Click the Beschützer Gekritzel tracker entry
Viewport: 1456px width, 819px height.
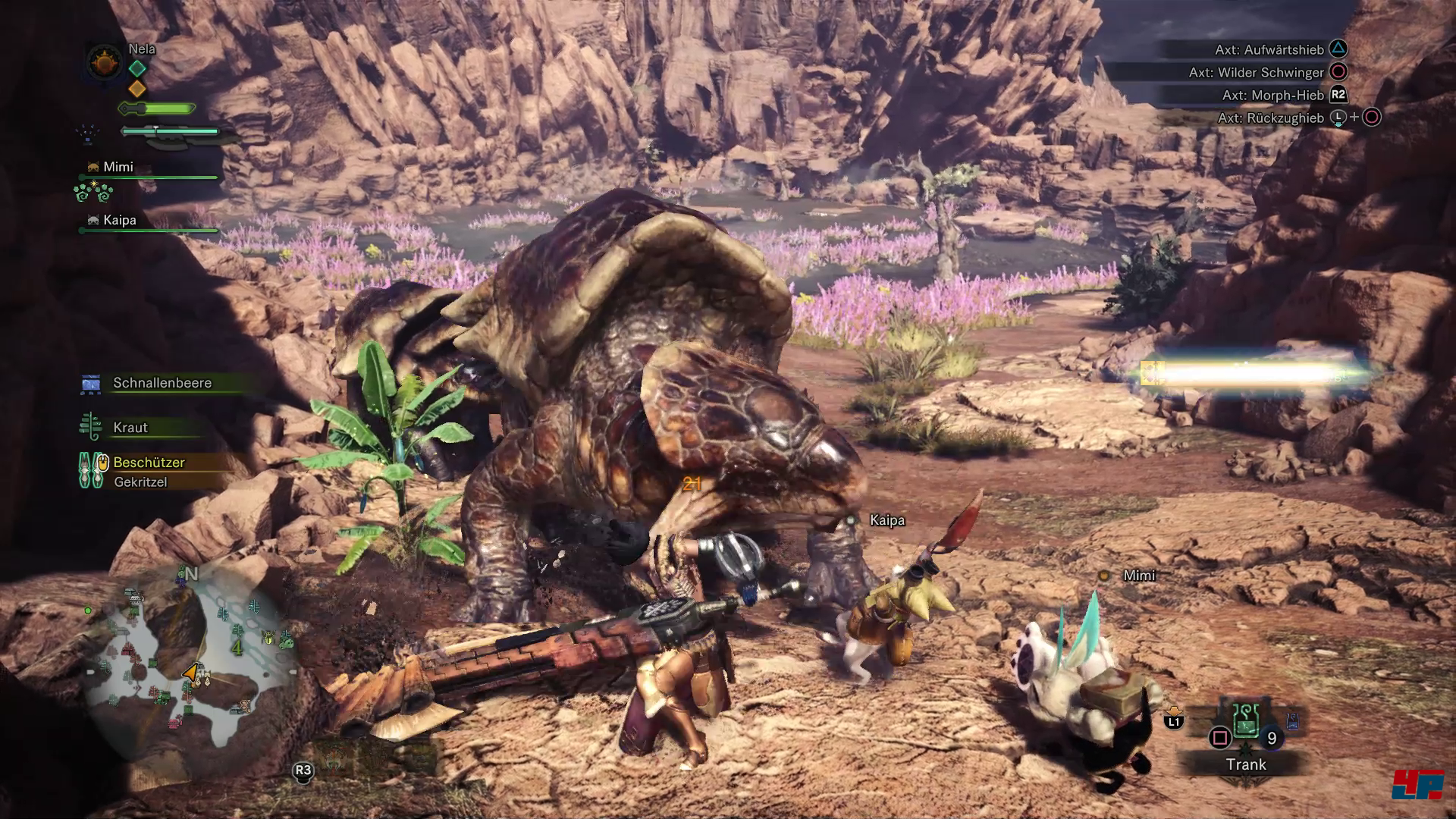pyautogui.click(x=149, y=471)
